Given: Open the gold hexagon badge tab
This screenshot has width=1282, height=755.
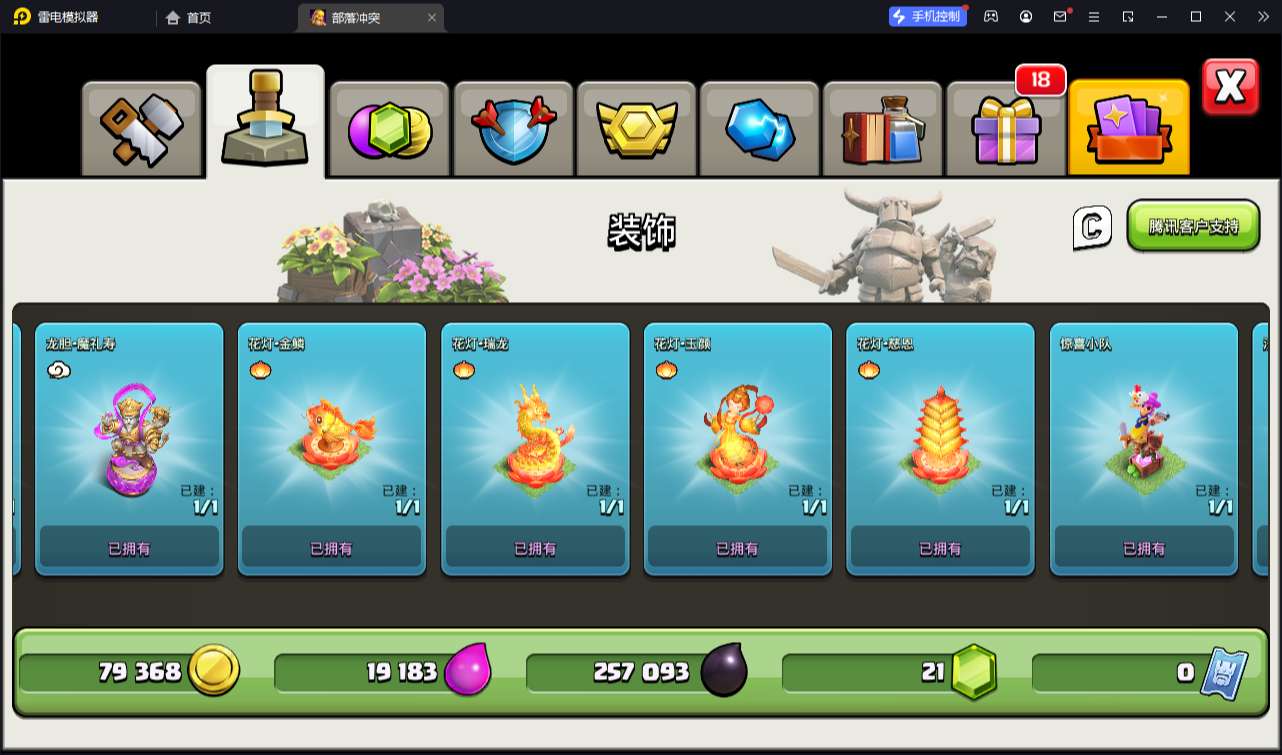Looking at the screenshot, I should coord(637,129).
